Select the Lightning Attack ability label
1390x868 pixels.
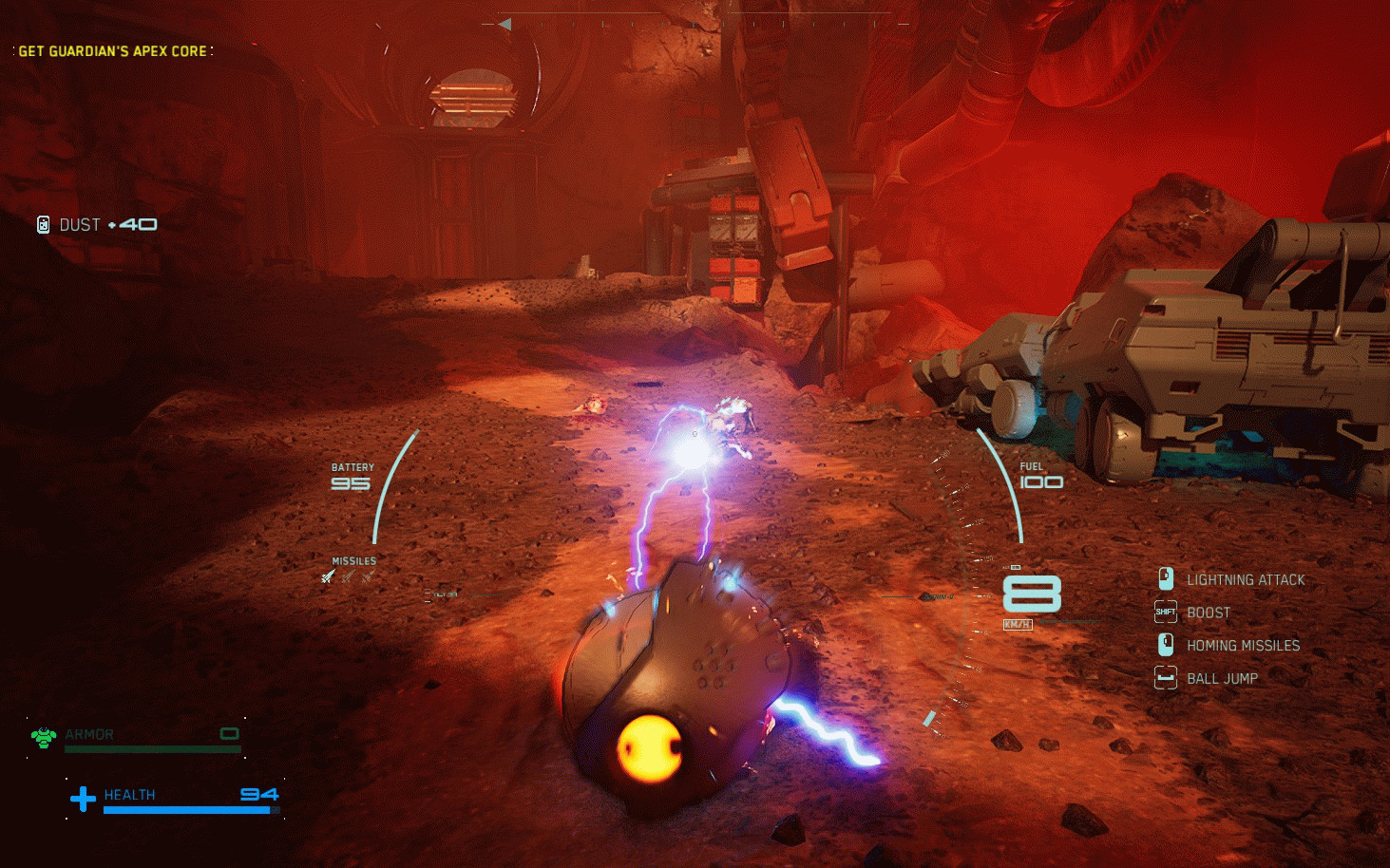[1245, 579]
